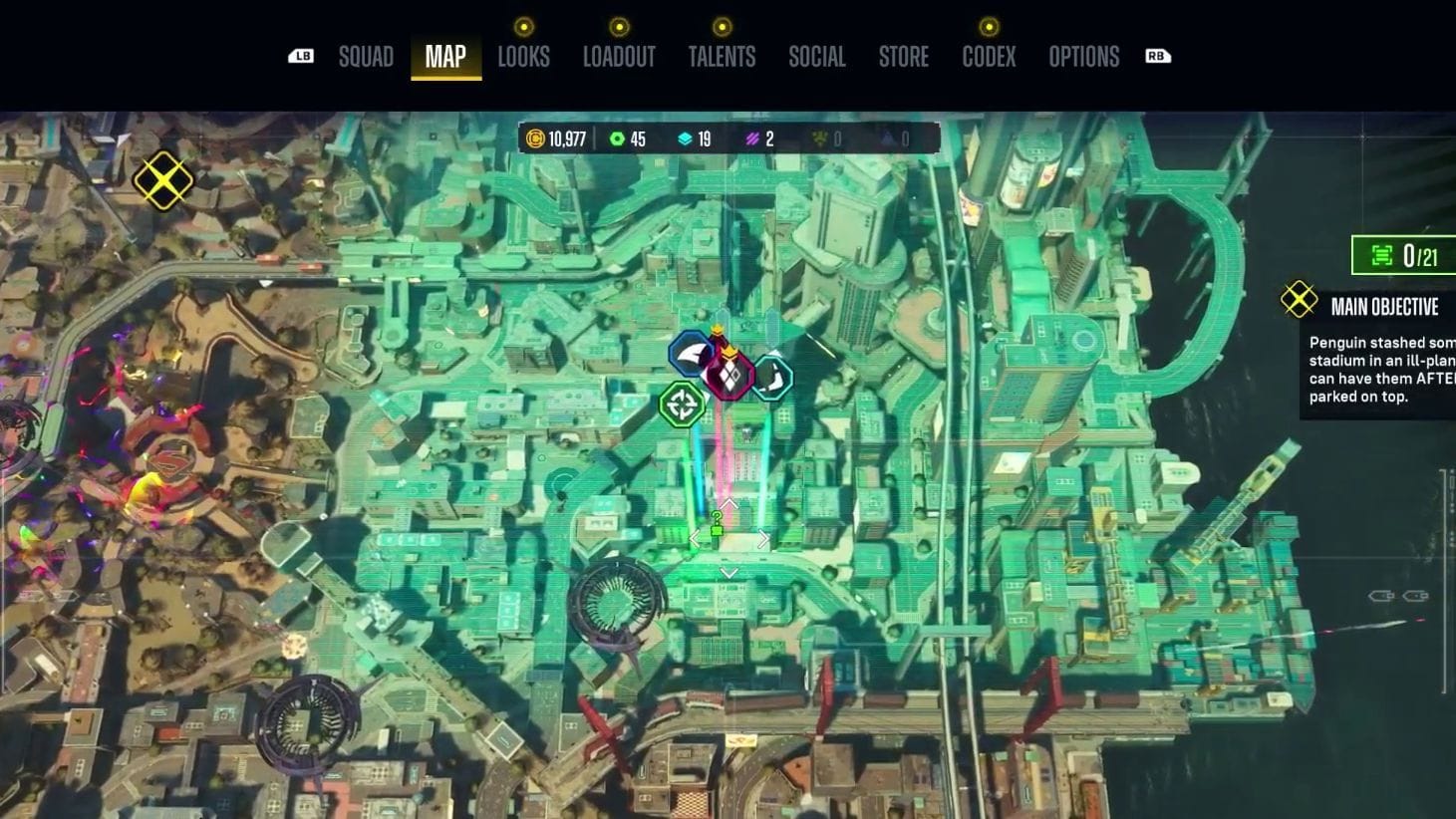Open the CODEX tab
1456x819 pixels.
coord(988,57)
